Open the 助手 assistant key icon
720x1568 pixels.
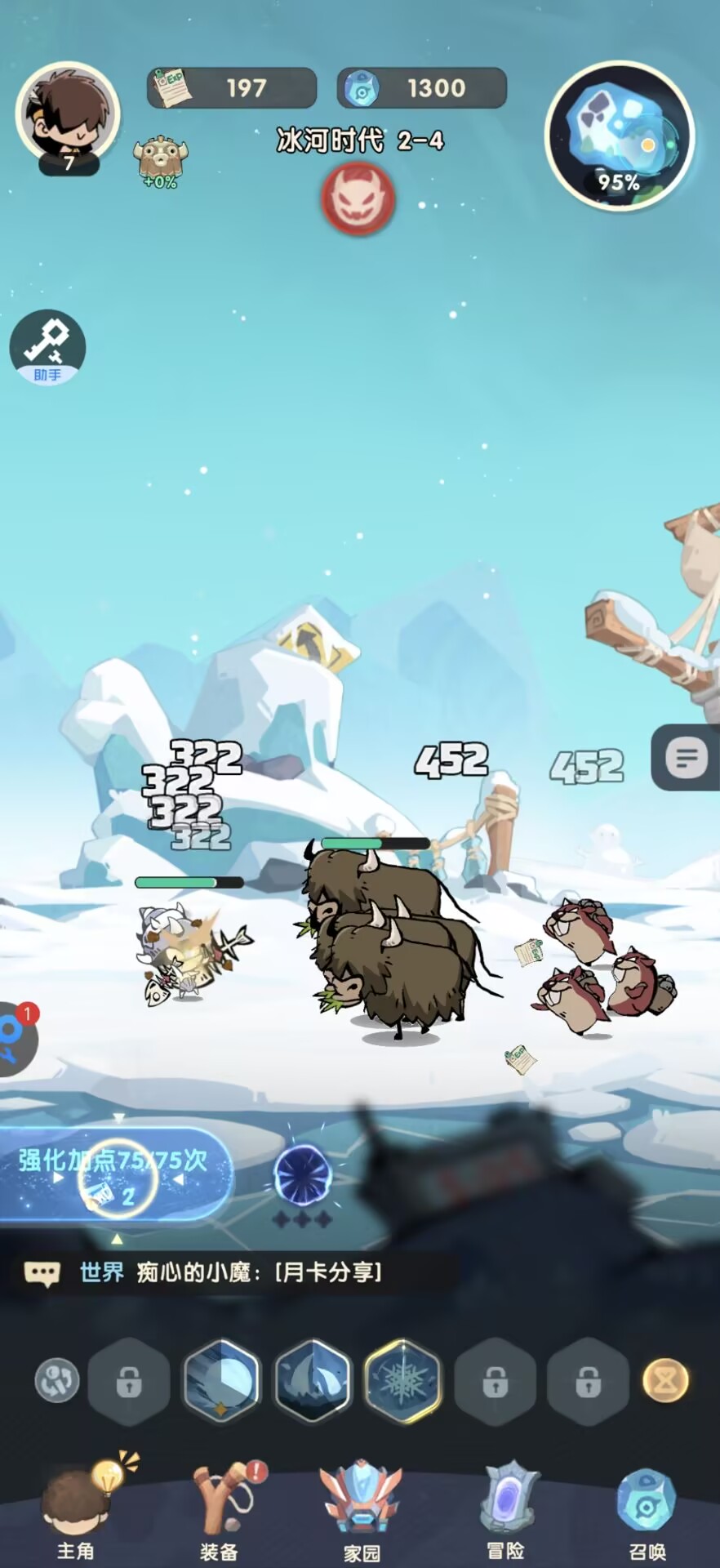(x=47, y=347)
